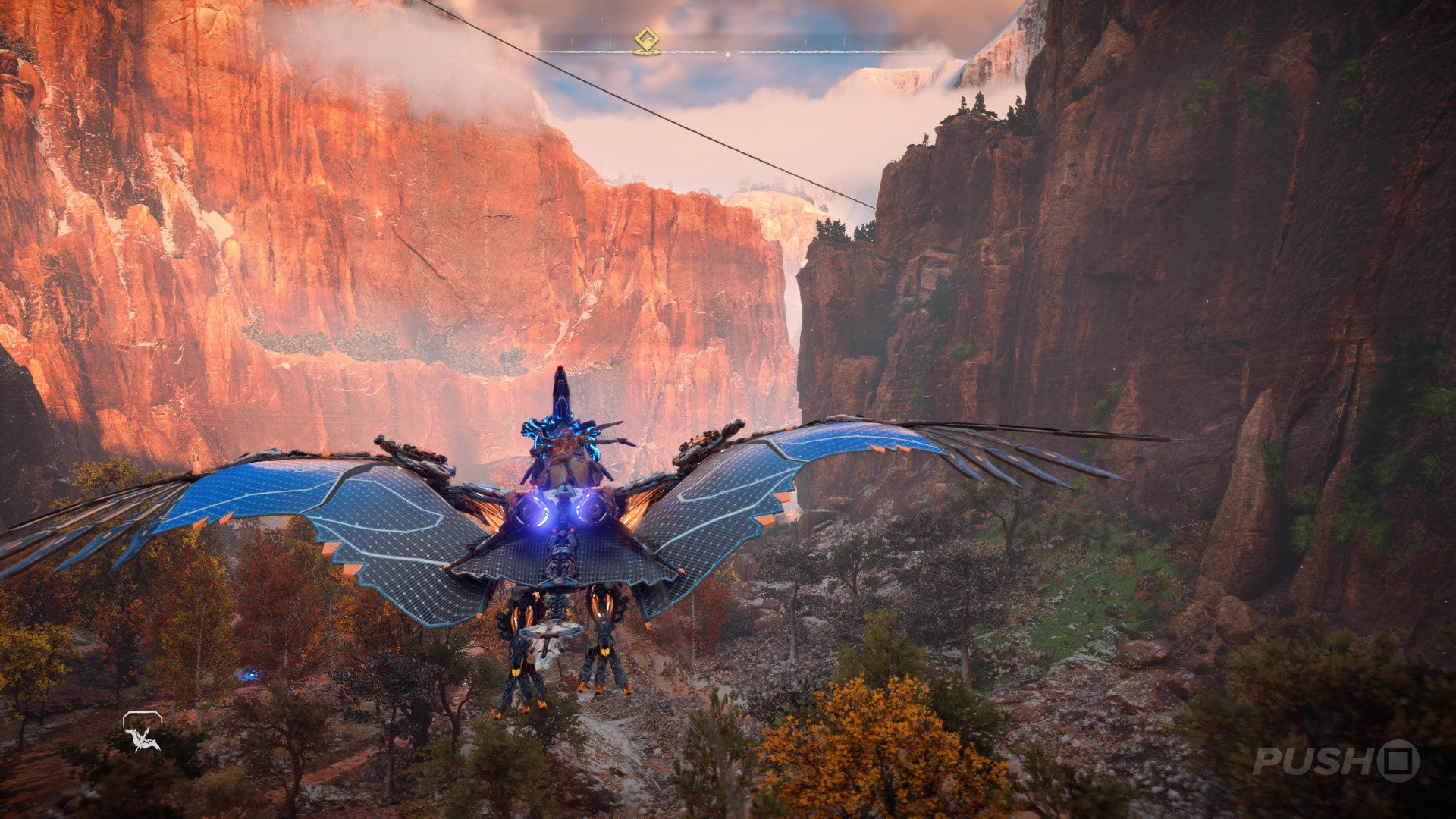
Task: Click the square button icon beside PUSH text
Action: [1398, 761]
